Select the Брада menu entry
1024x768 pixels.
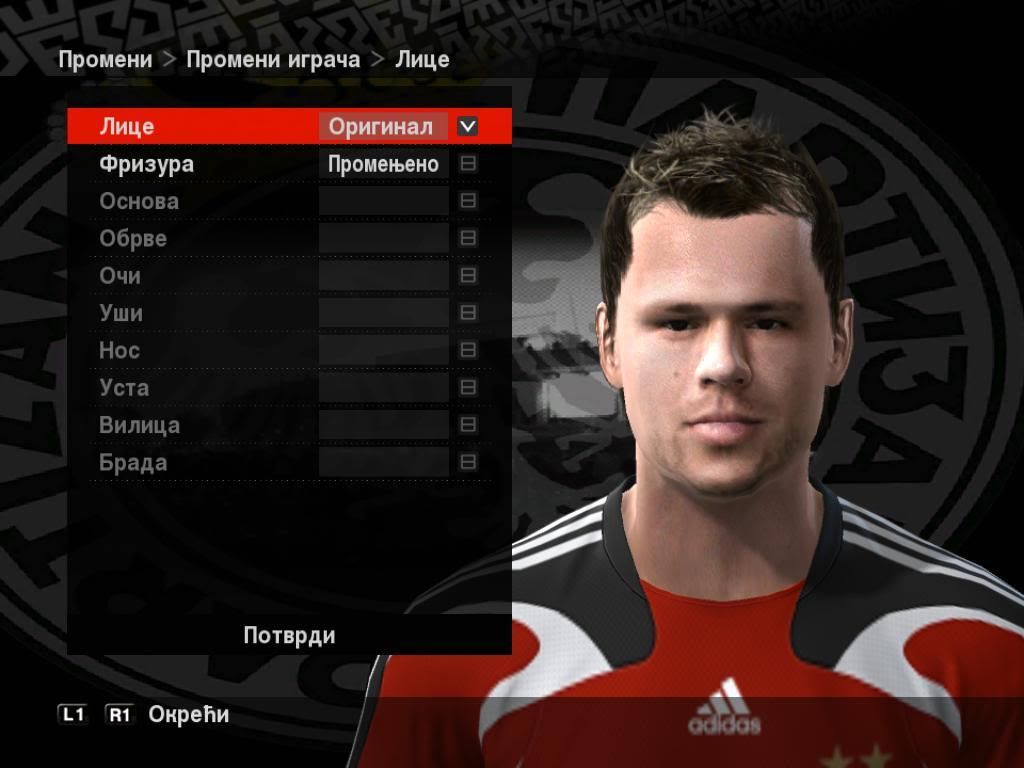point(133,463)
